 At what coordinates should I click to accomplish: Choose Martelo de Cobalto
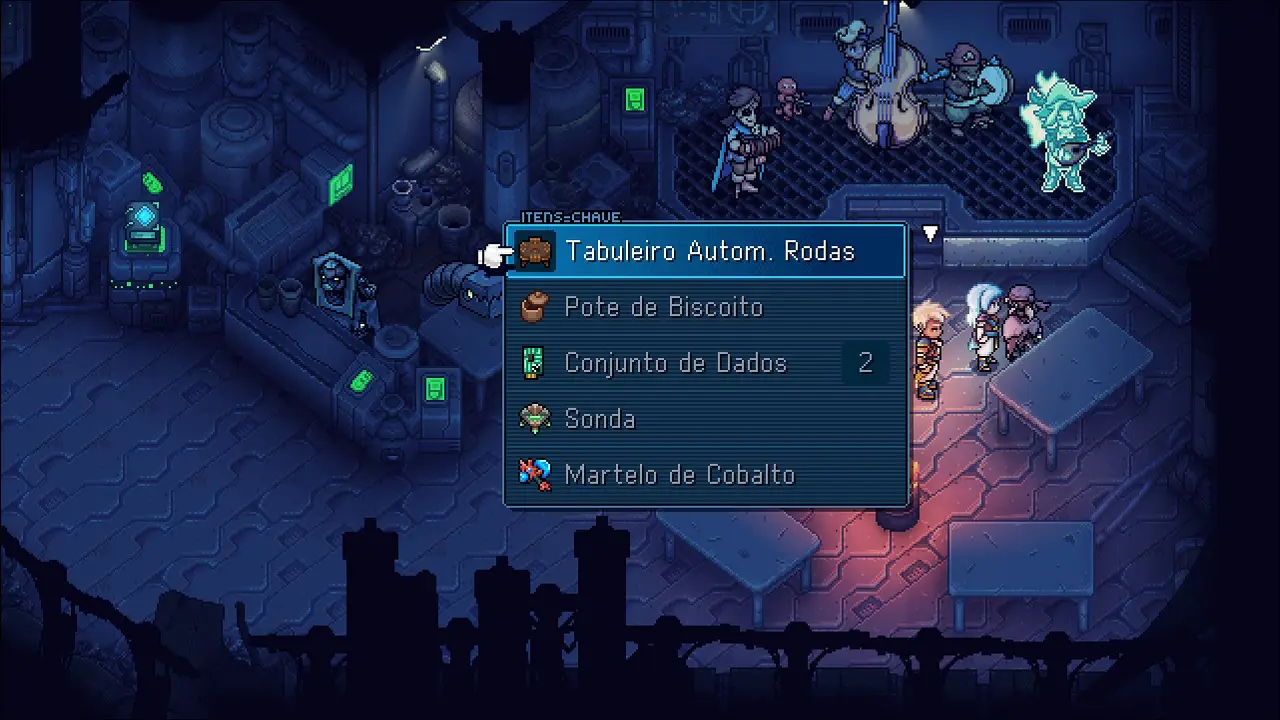pyautogui.click(x=680, y=475)
